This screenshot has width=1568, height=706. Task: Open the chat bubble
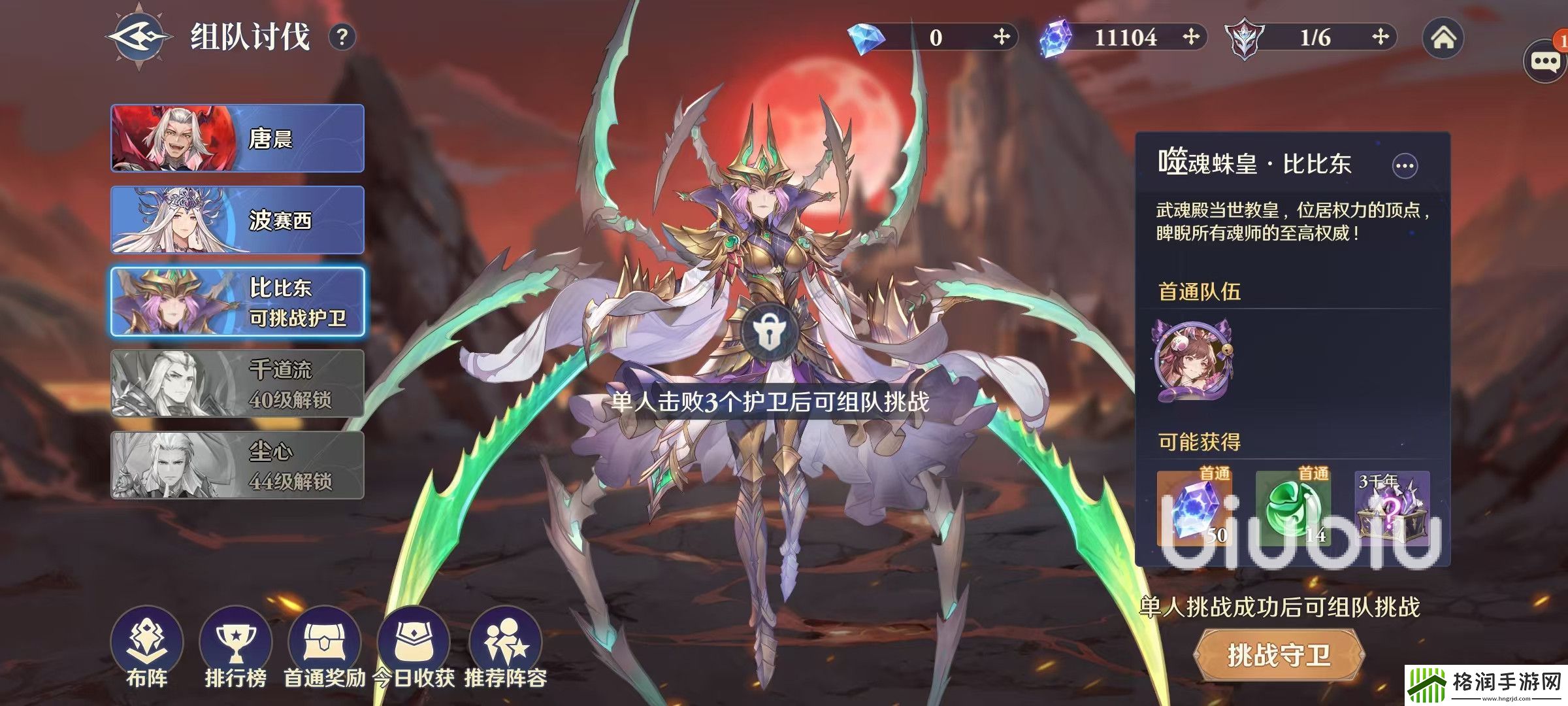click(x=1545, y=62)
